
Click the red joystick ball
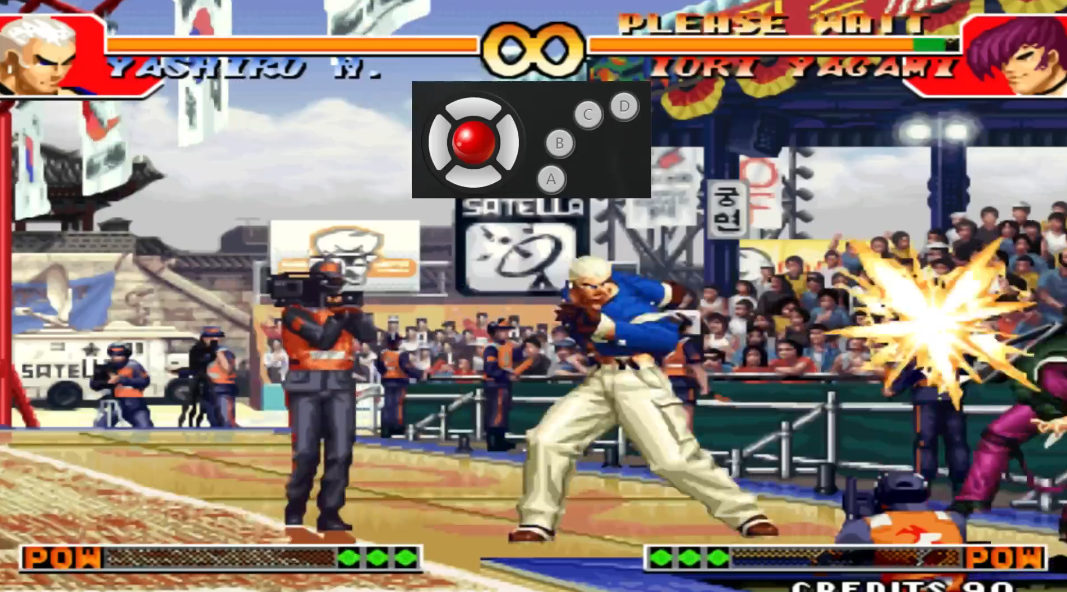474,141
